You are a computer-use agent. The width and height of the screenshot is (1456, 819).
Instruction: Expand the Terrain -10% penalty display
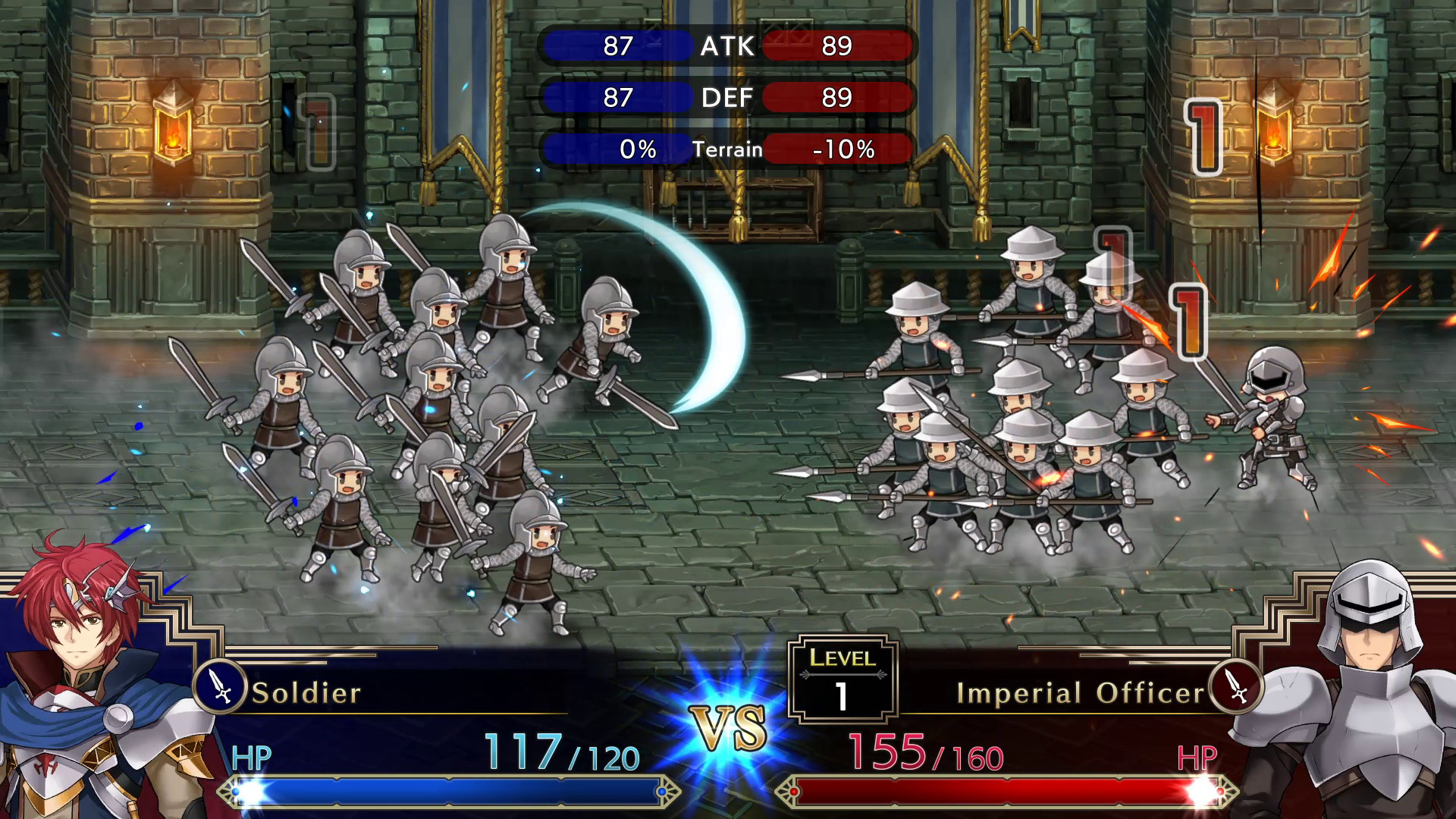tap(836, 149)
